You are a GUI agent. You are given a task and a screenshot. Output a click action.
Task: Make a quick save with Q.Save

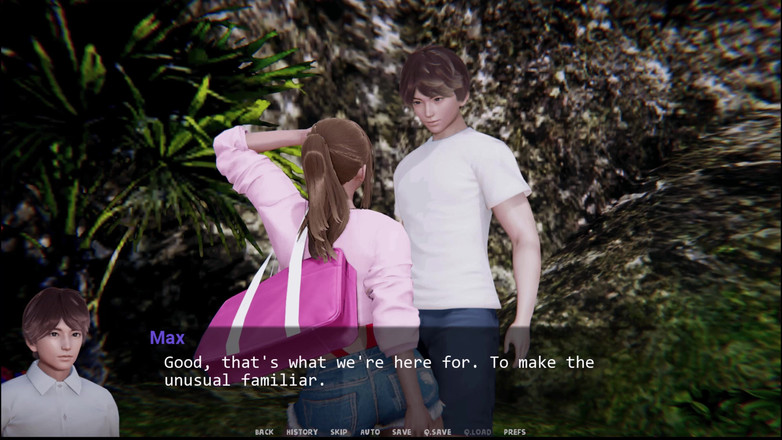437,432
